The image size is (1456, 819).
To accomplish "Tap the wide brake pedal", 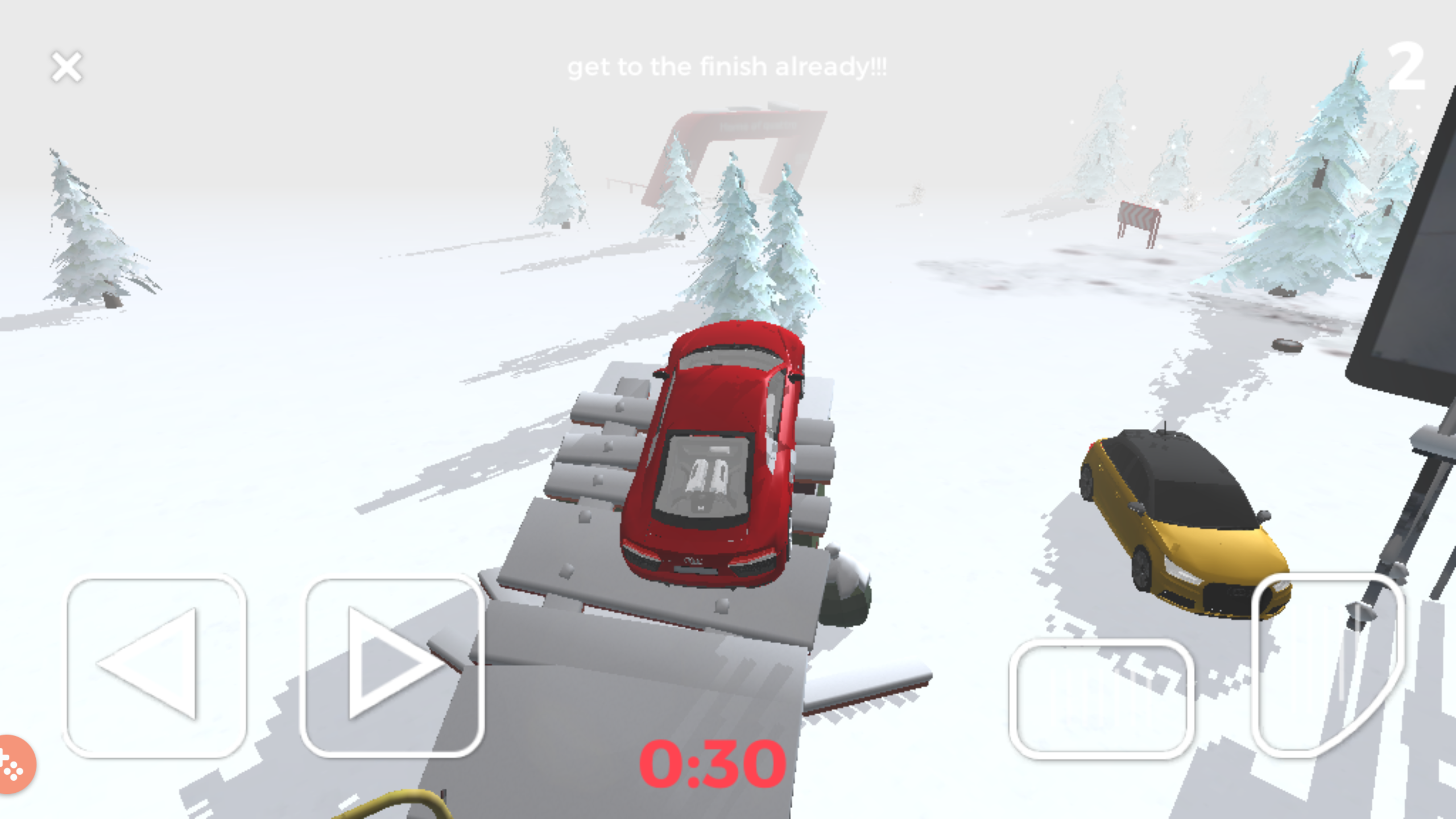I will [1102, 698].
